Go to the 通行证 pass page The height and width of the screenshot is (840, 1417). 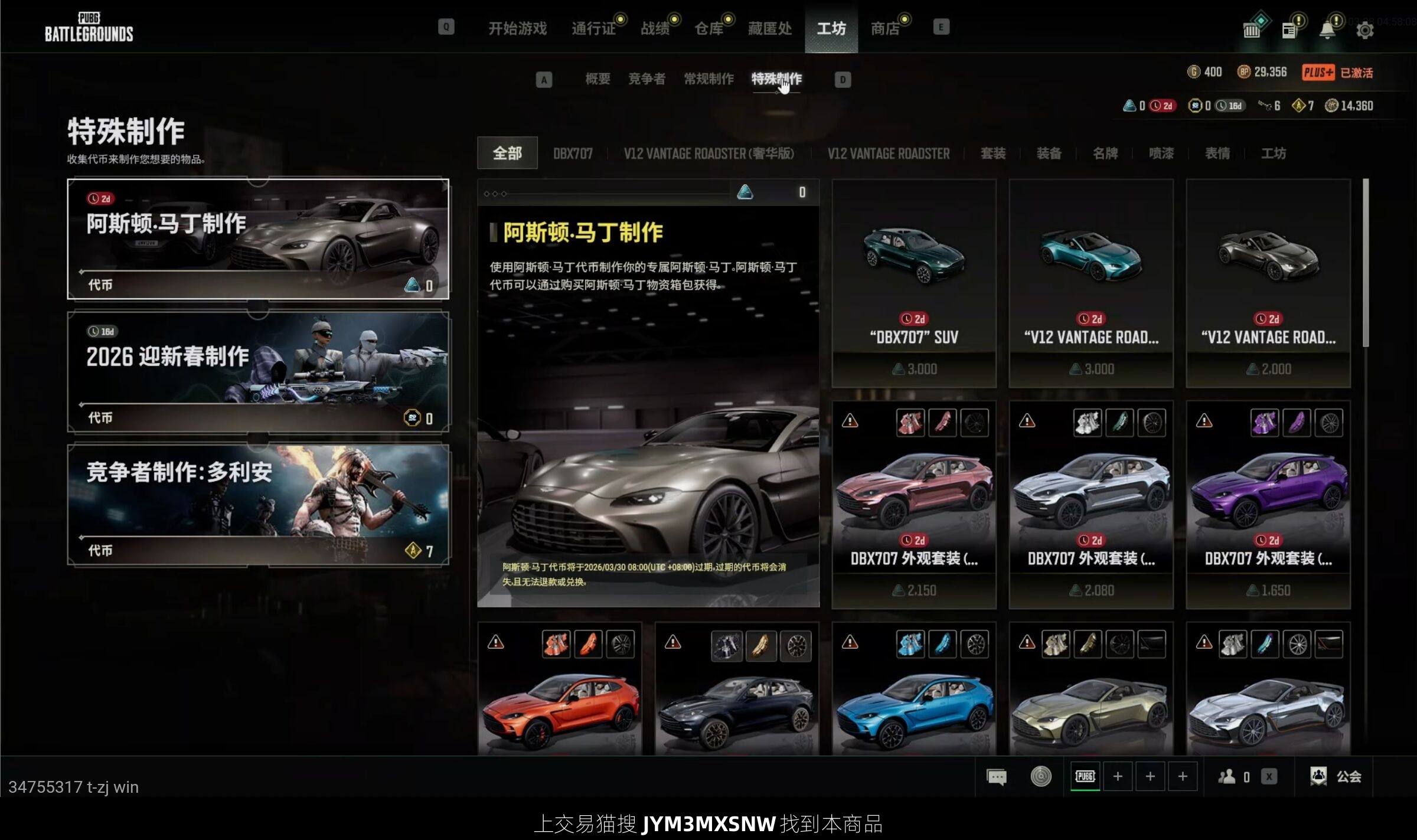click(x=593, y=28)
